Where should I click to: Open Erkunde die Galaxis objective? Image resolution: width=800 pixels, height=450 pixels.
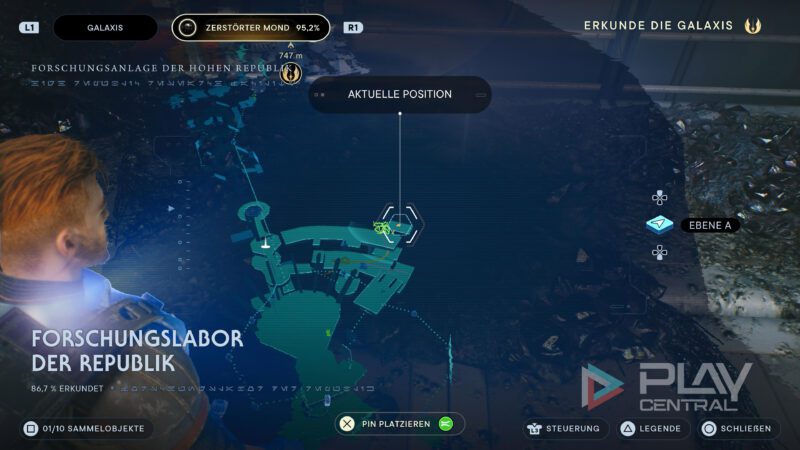click(x=672, y=25)
